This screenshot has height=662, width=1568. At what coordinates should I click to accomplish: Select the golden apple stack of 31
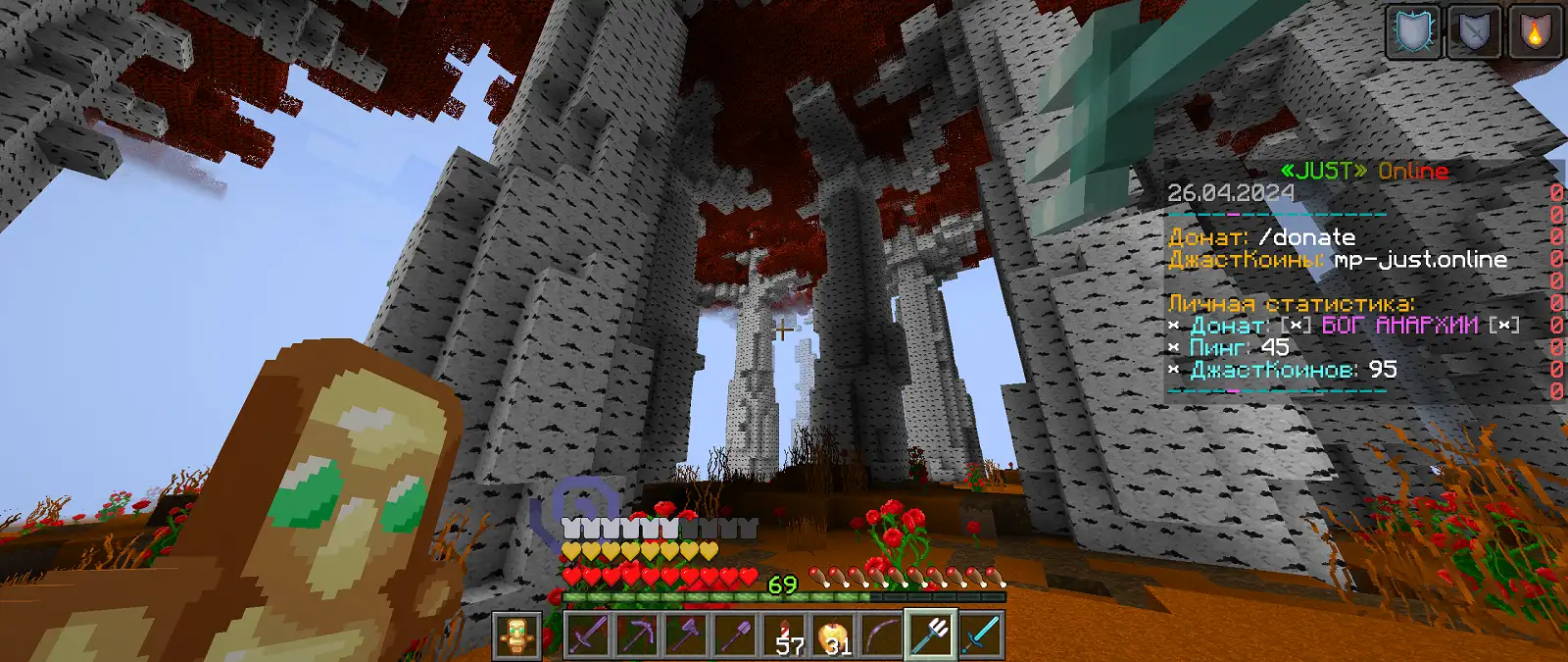[834, 636]
